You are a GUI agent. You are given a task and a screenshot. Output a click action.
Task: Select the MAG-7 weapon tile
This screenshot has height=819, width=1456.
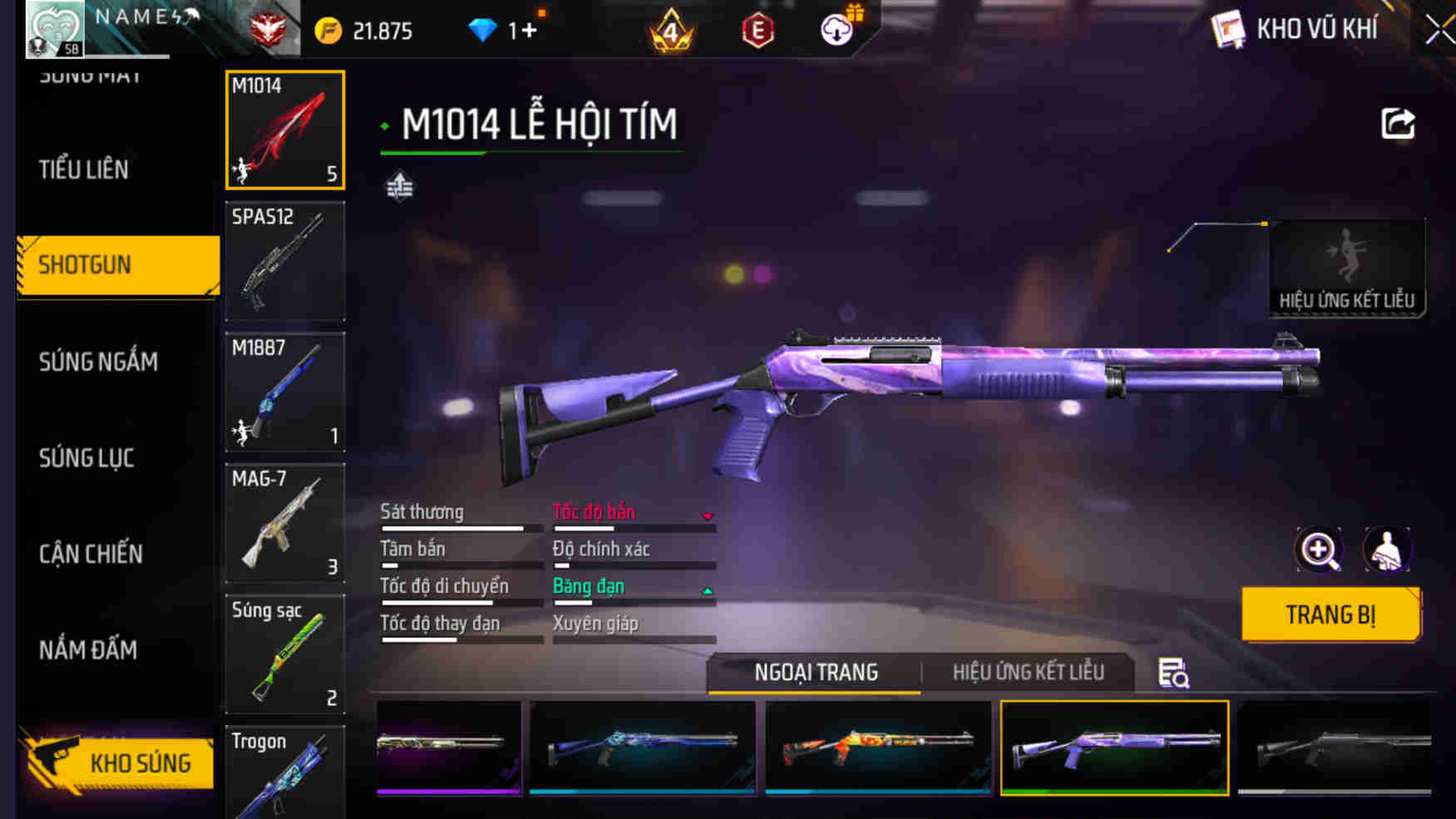tap(285, 523)
